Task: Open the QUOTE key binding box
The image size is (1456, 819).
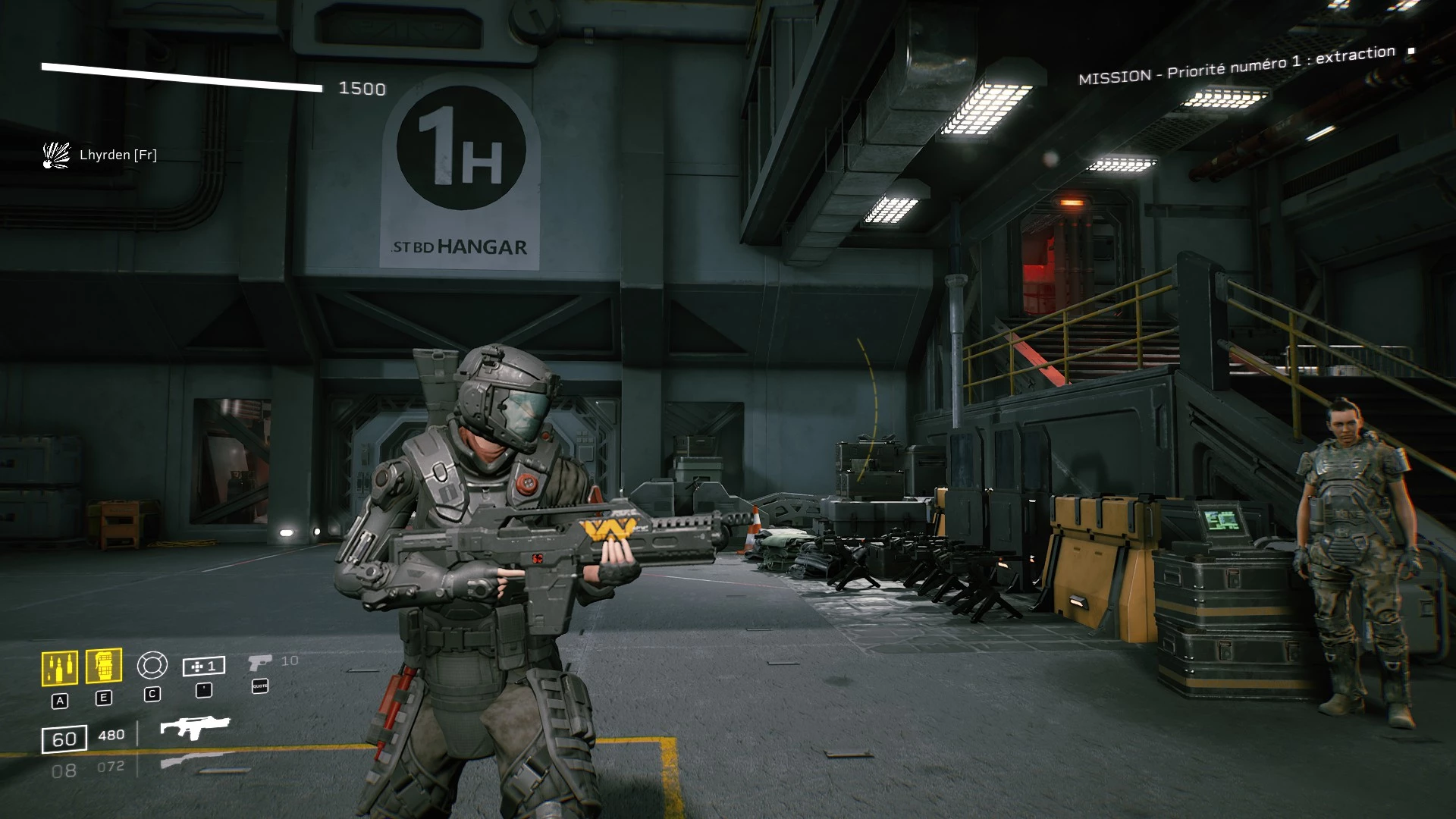Action: click(x=260, y=686)
